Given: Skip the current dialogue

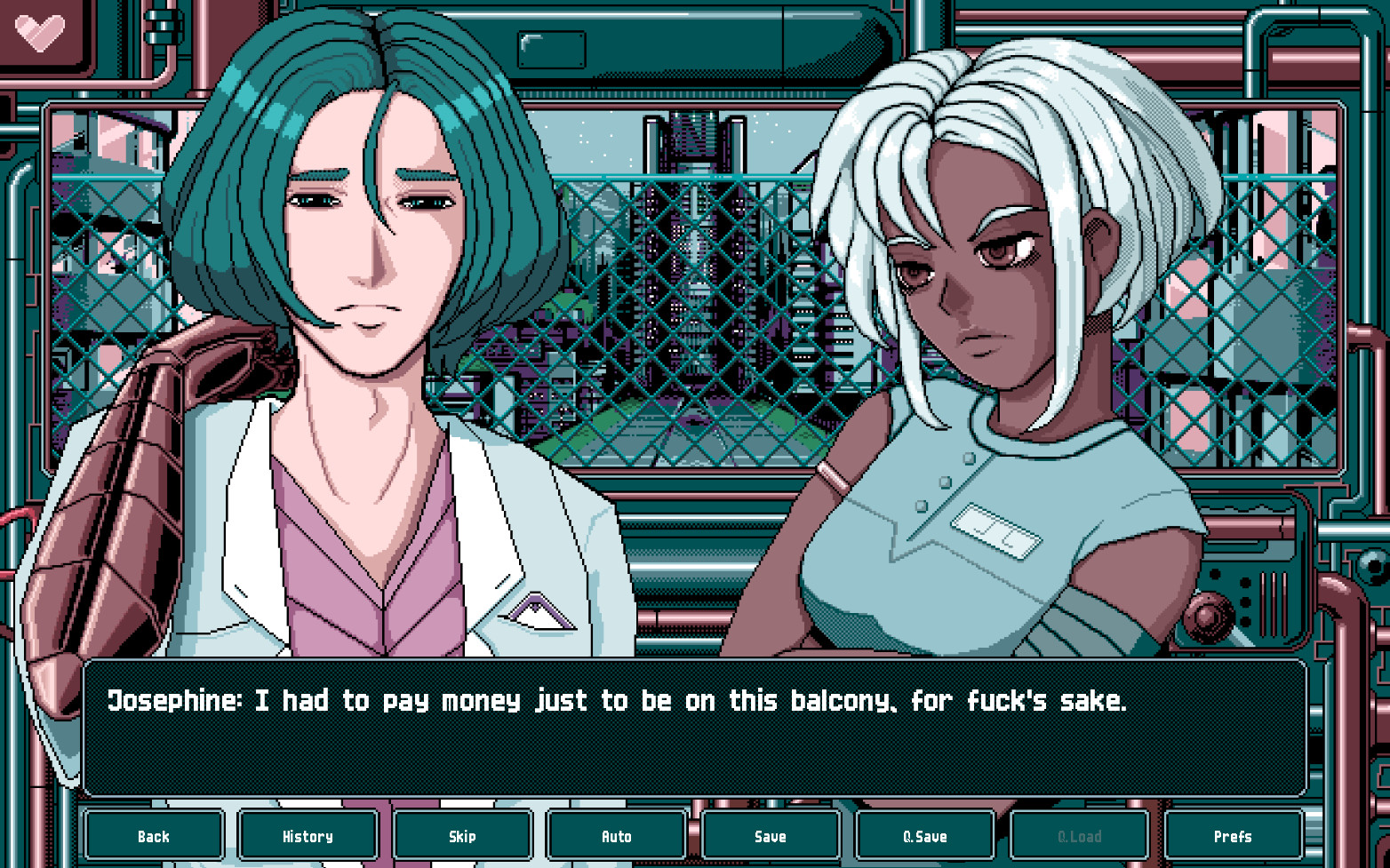Looking at the screenshot, I should point(462,836).
